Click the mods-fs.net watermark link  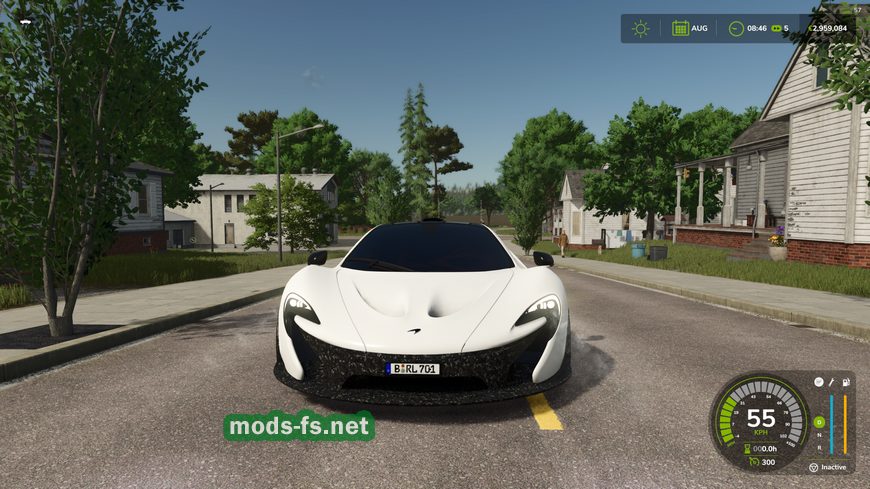click(299, 426)
